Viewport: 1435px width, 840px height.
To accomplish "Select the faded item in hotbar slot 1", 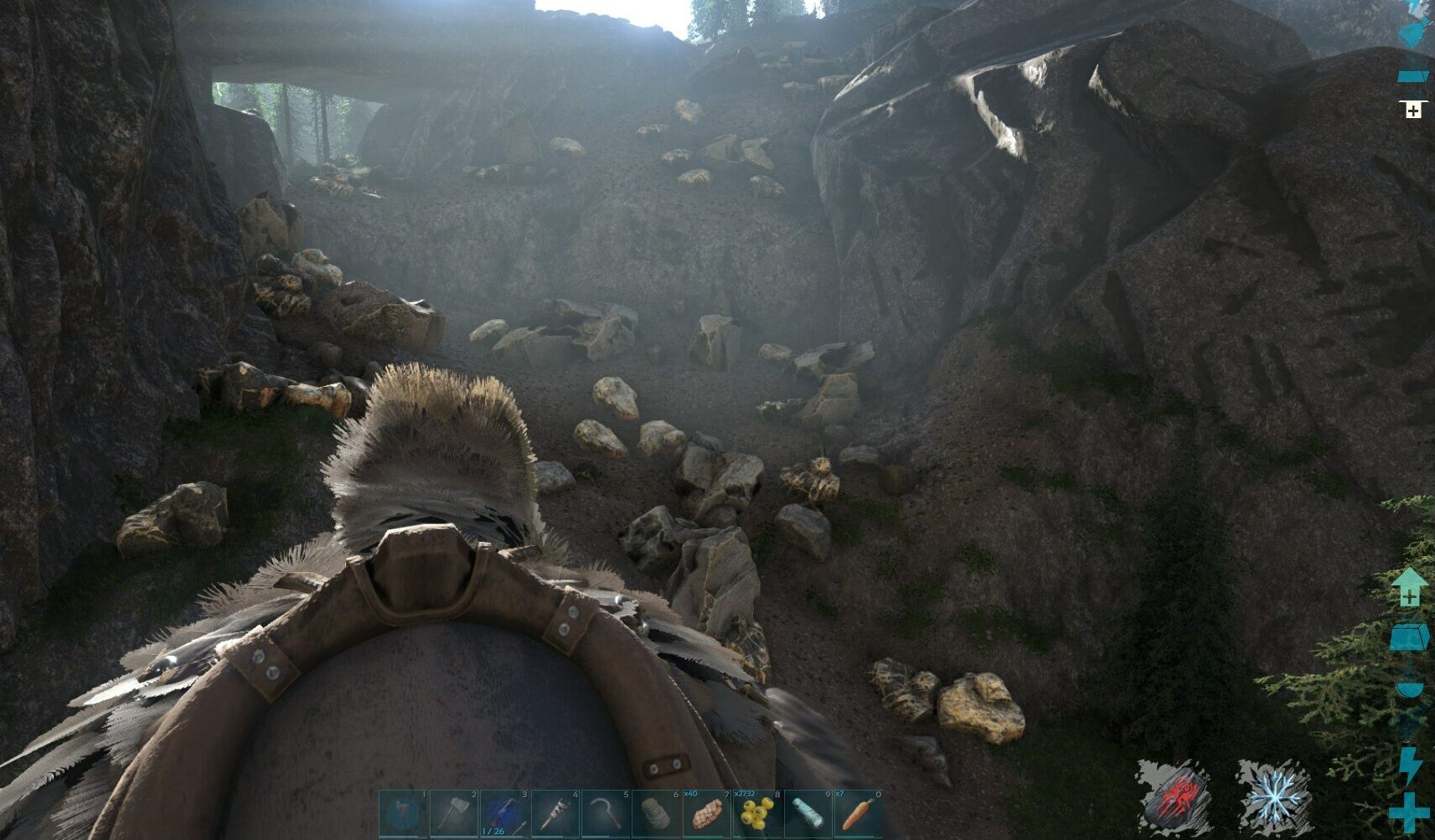I will click(404, 813).
